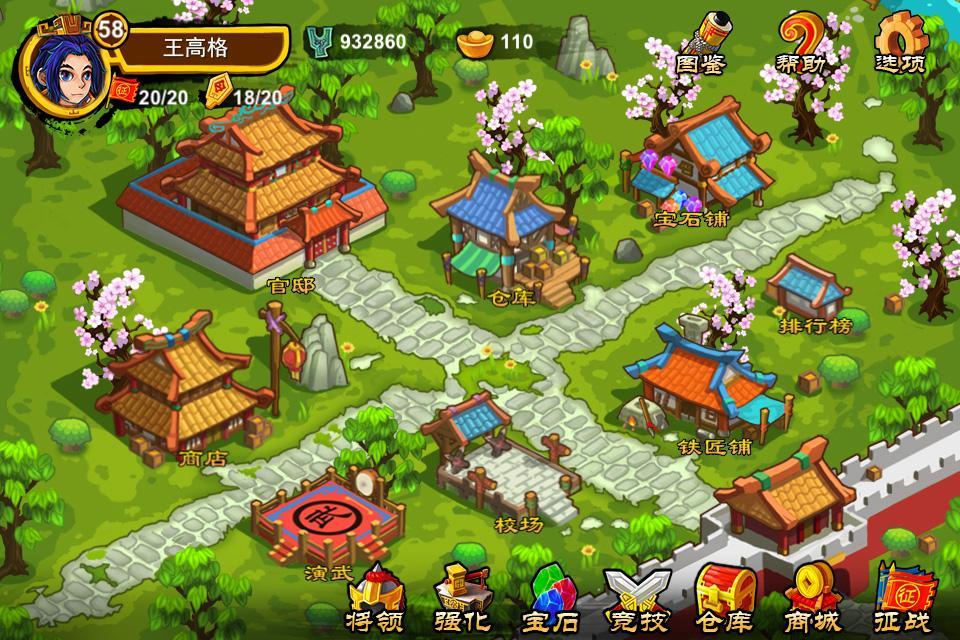The width and height of the screenshot is (960, 640).
Task: Enter the 竞技 arena with crossed swords
Action: (x=637, y=600)
